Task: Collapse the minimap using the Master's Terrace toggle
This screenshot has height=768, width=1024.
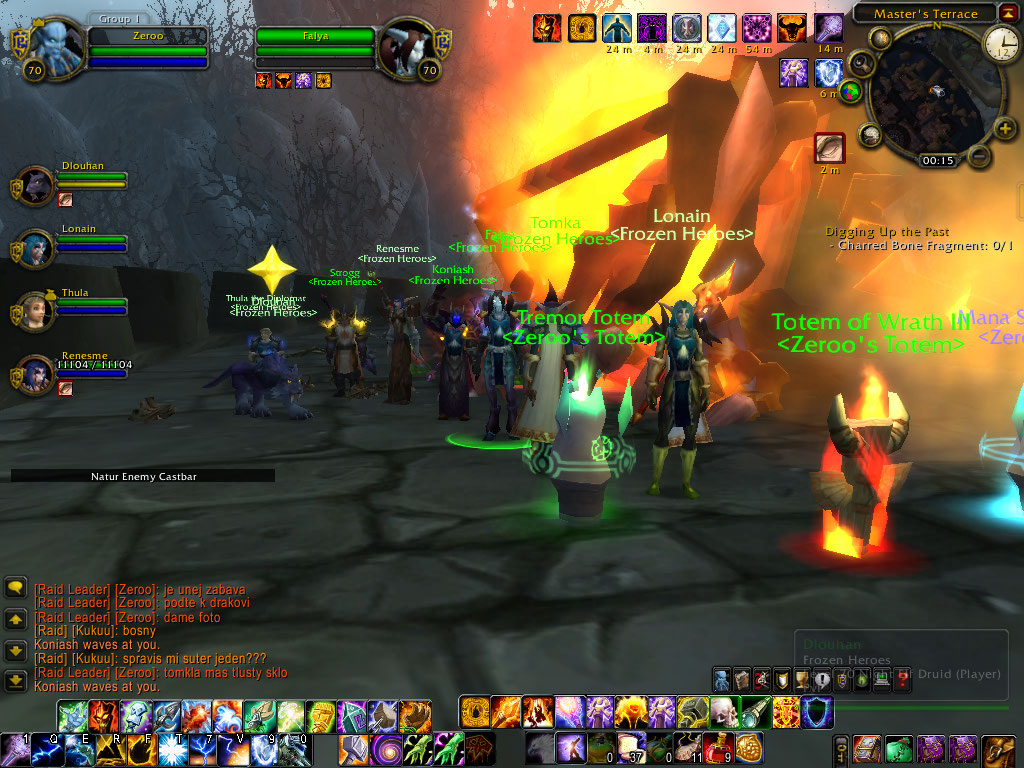Action: point(1009,13)
